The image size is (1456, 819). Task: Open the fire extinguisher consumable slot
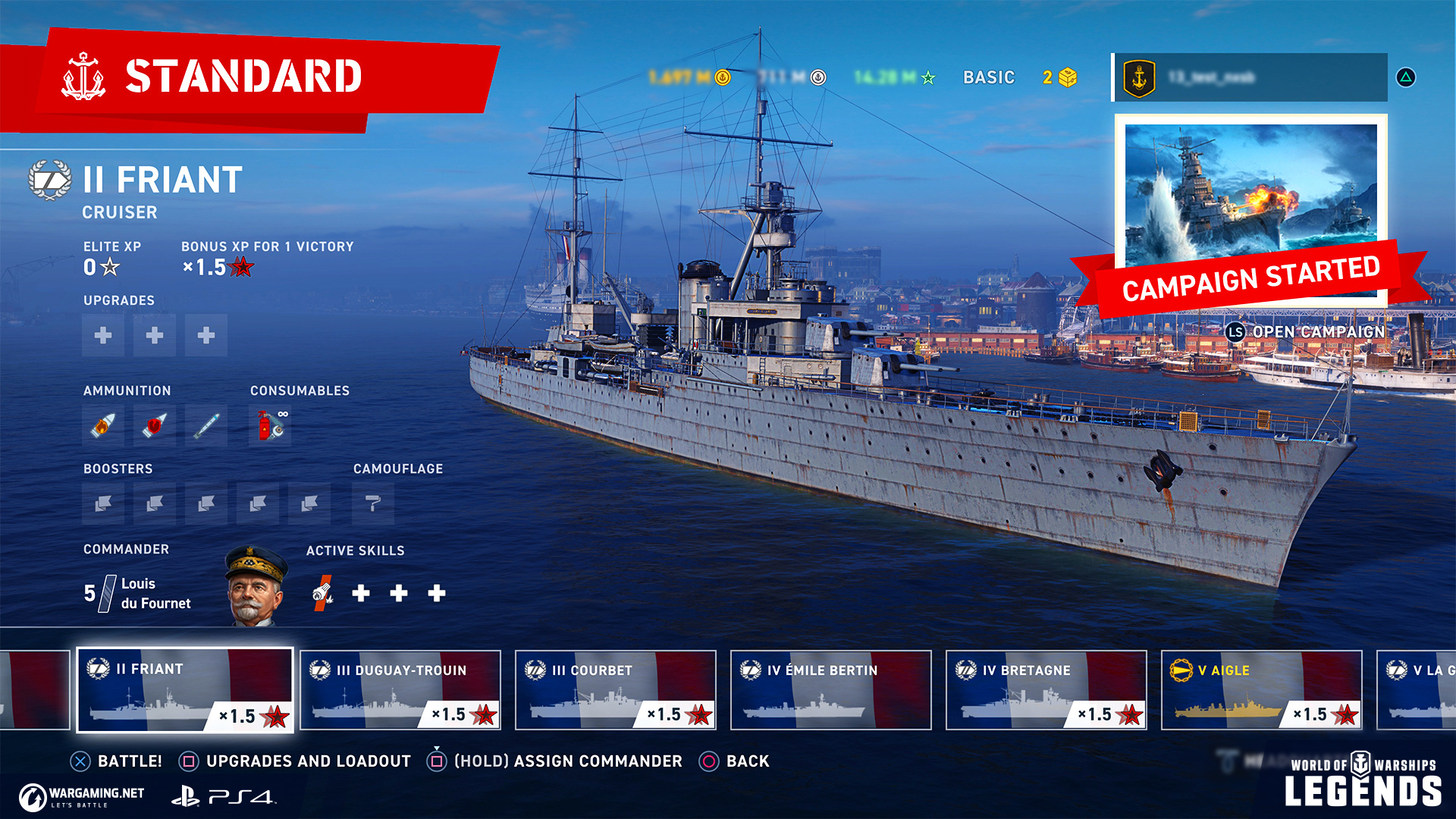tap(271, 425)
